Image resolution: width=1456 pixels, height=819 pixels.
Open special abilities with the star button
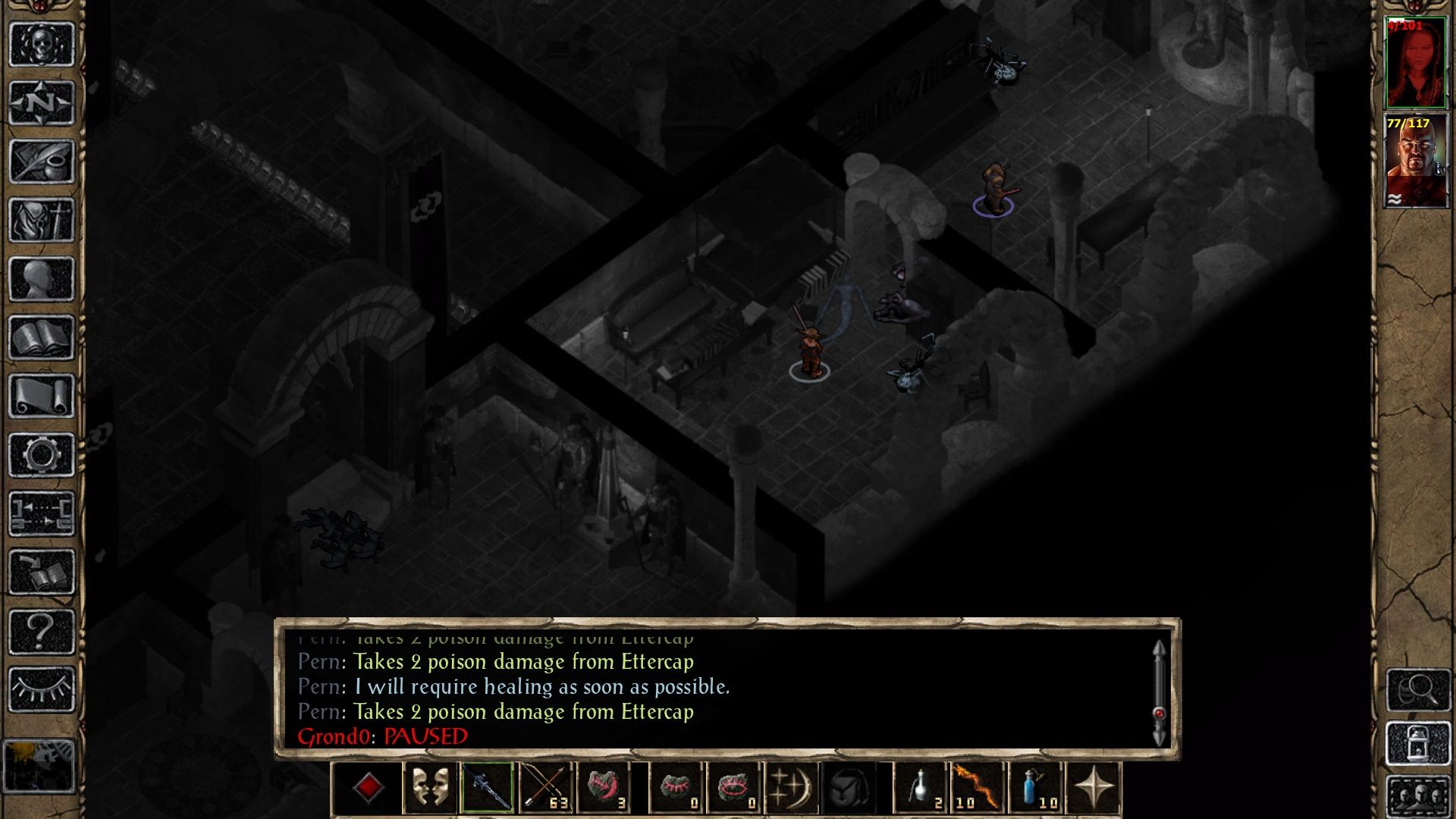1093,789
